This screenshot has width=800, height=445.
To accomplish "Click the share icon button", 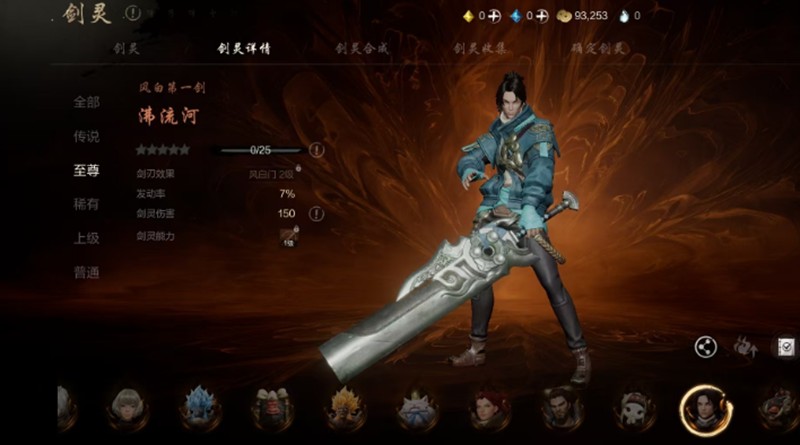I will pyautogui.click(x=706, y=347).
